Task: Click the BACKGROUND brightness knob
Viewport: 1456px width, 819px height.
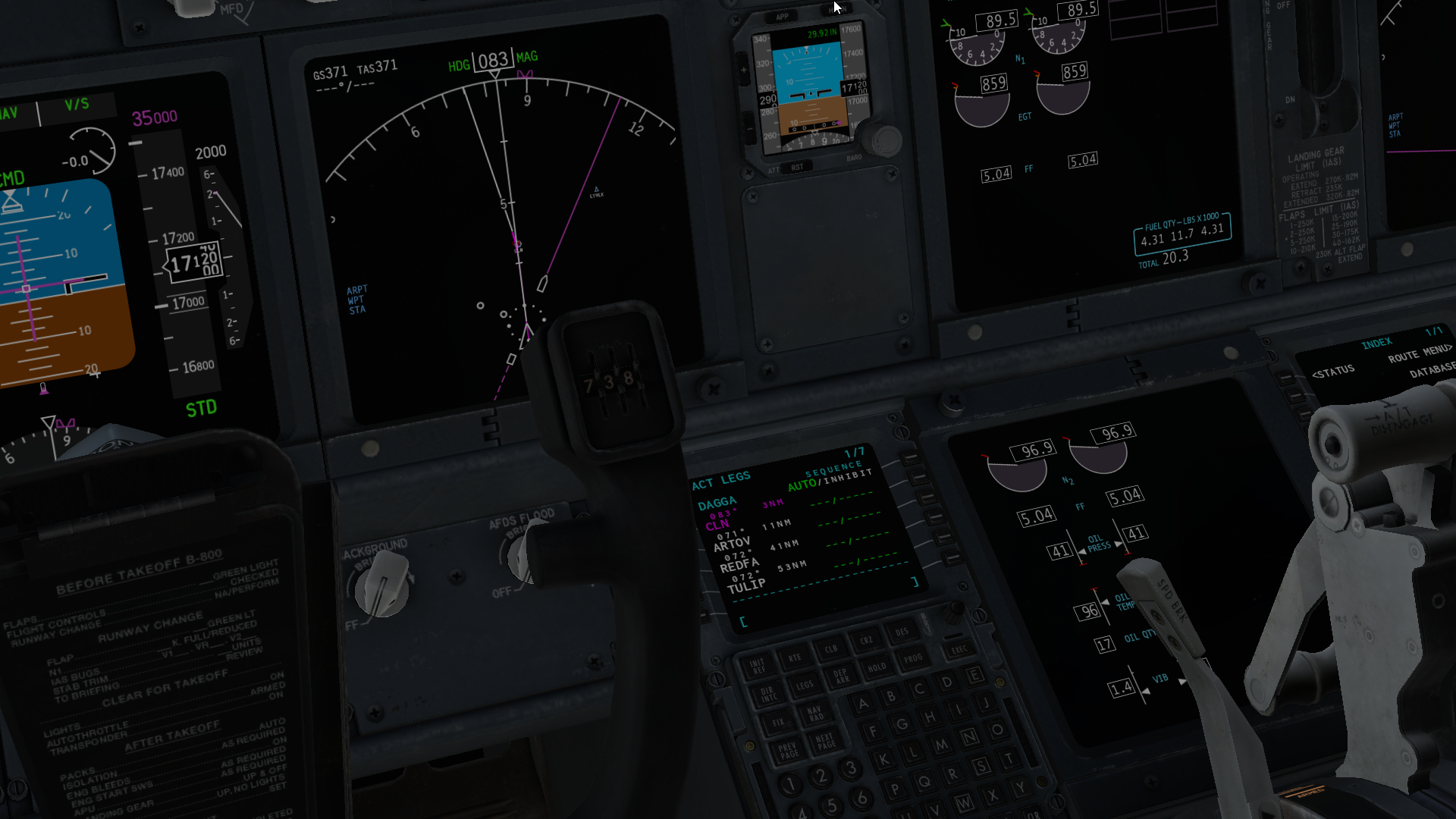Action: point(382,583)
